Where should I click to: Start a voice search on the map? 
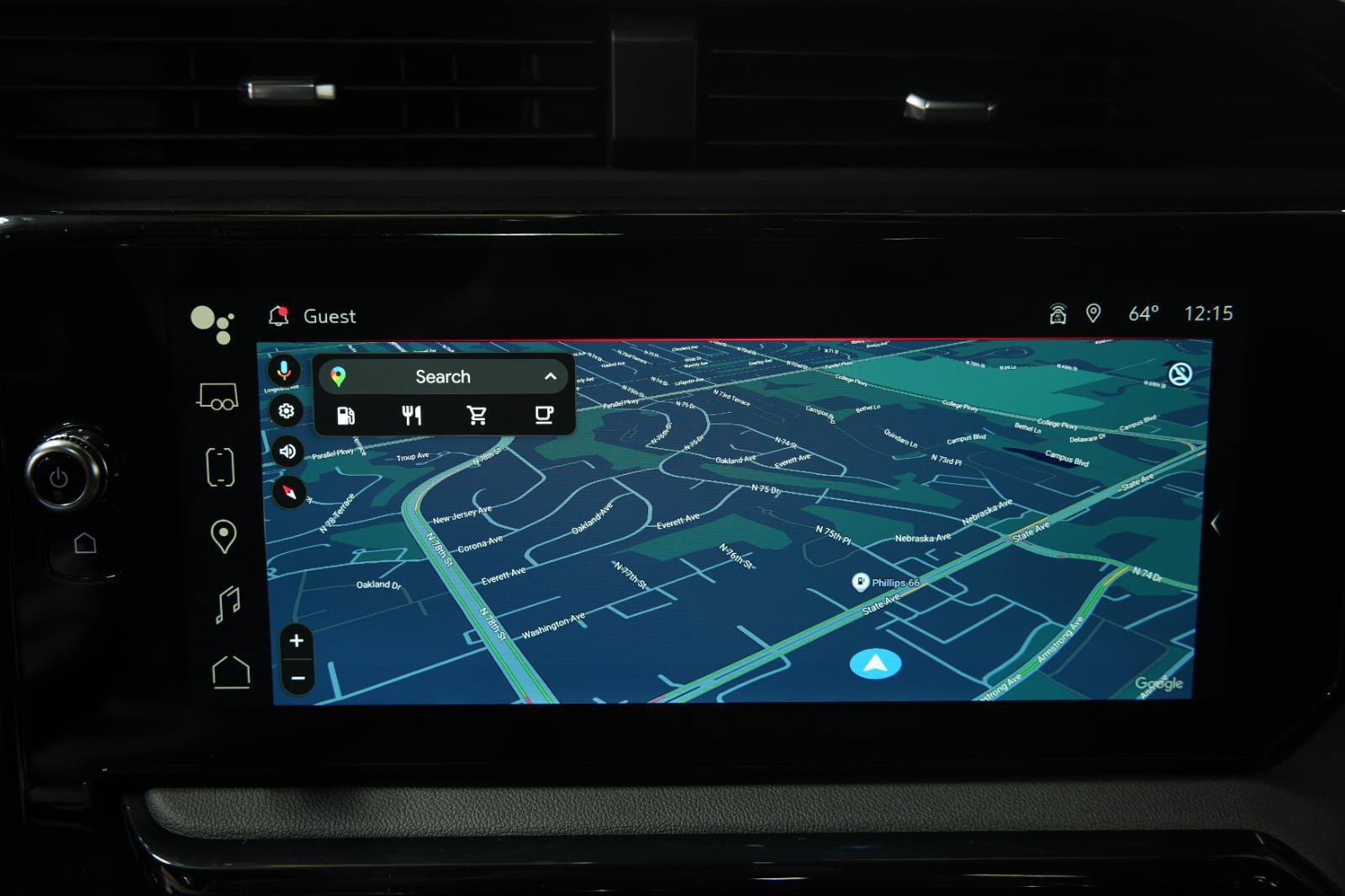[x=286, y=370]
